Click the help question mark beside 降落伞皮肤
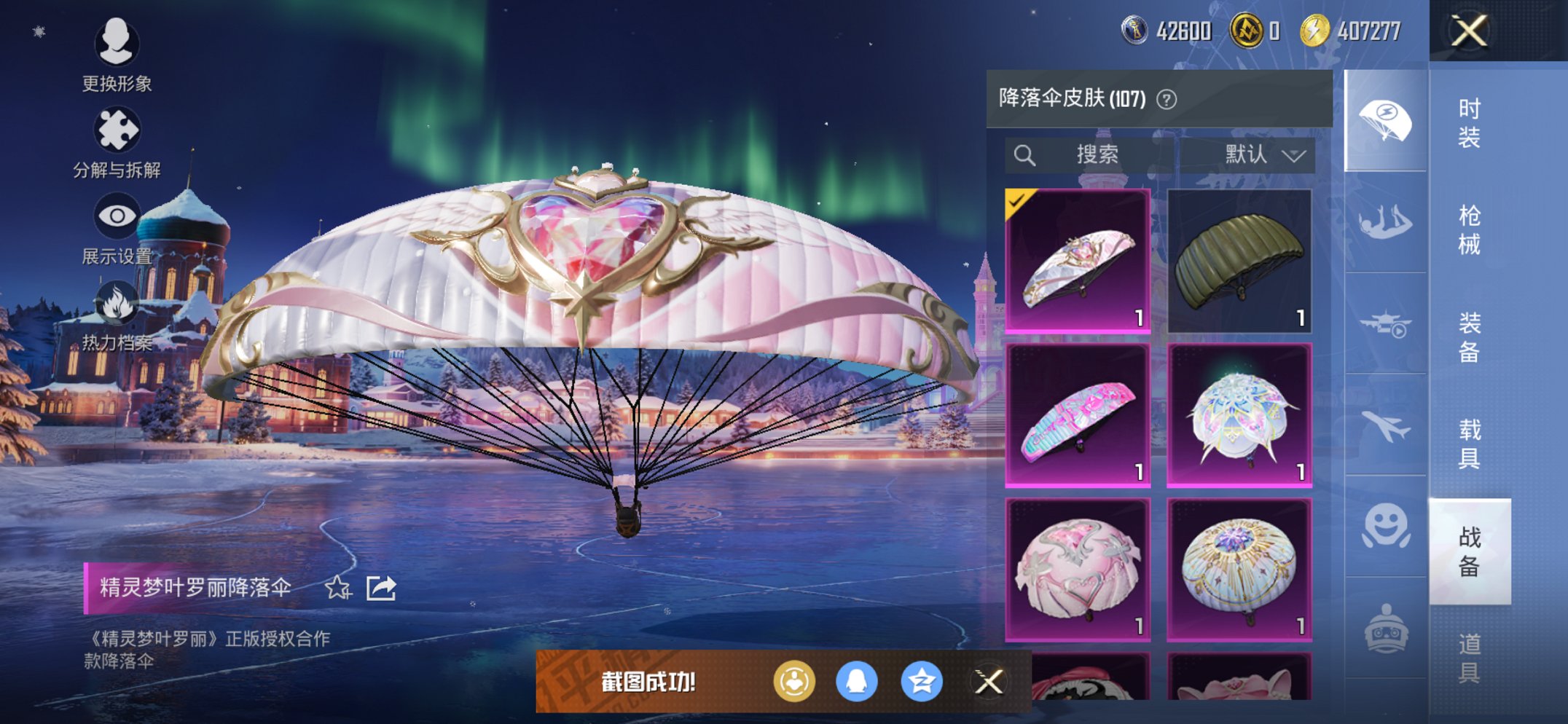1568x724 pixels. tap(1165, 98)
